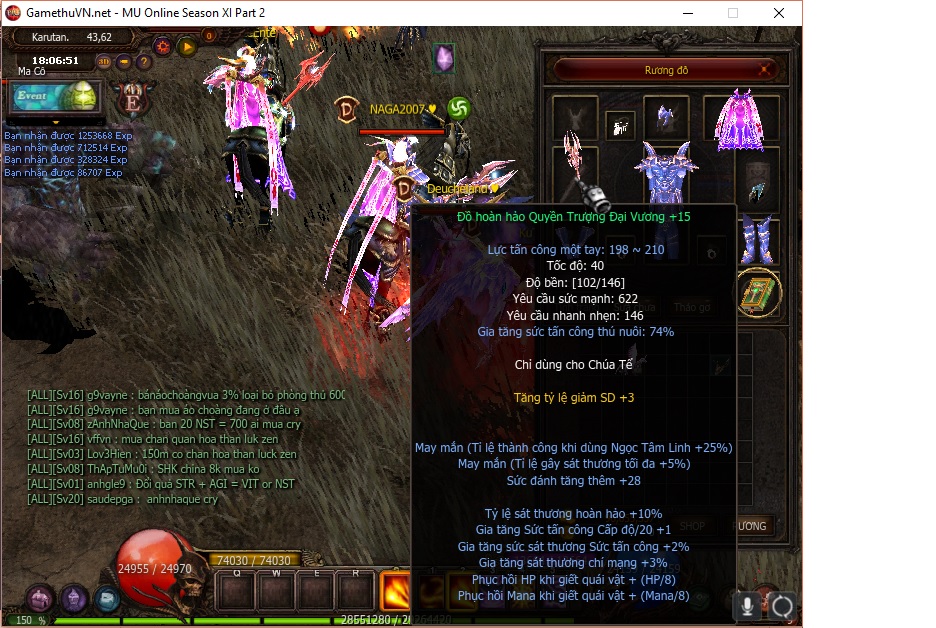Select the pet slot with white horse
The image size is (936, 628).
(x=621, y=125)
